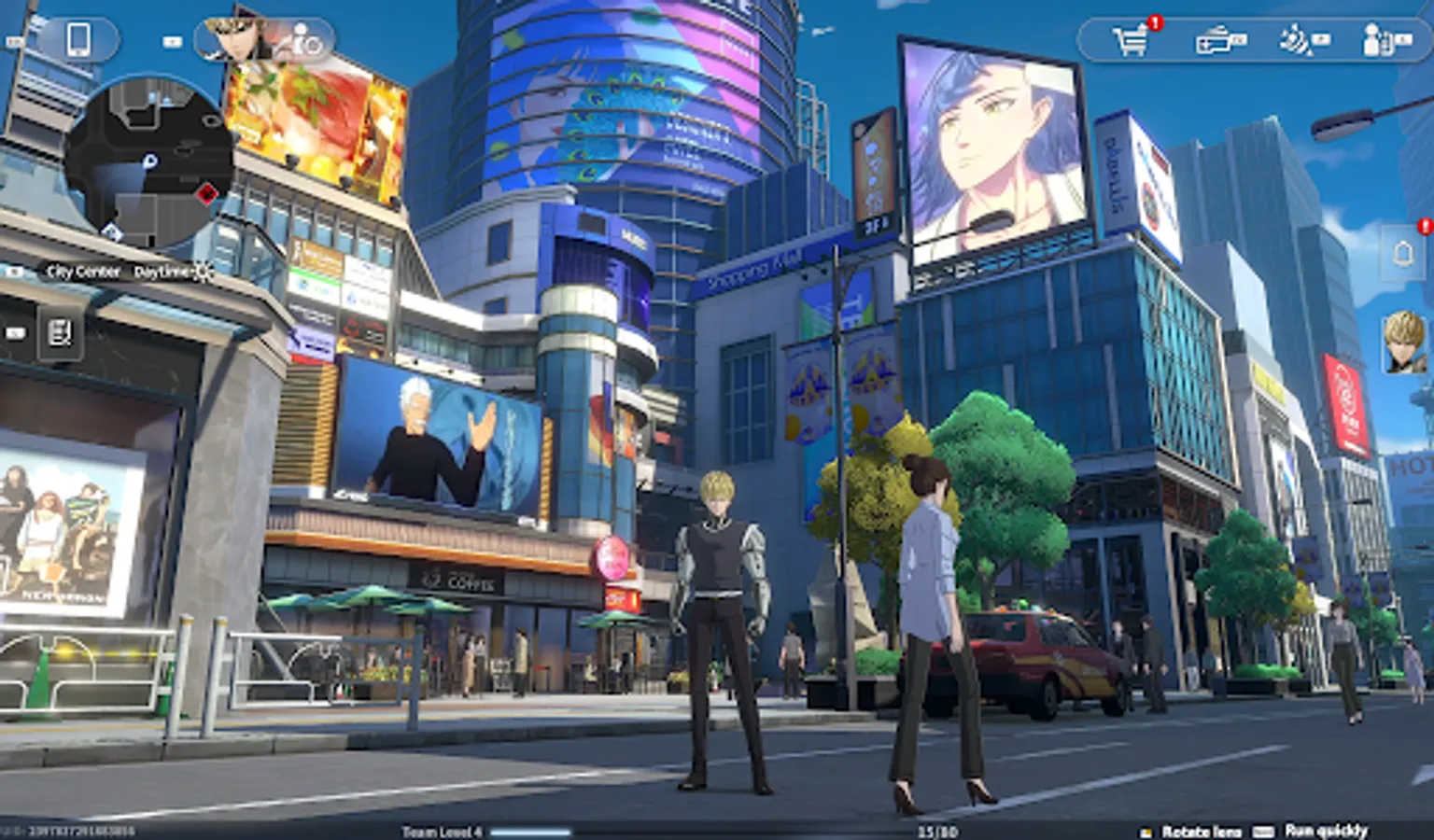
Task: Toggle the Daytime sun indicator
Action: click(x=204, y=271)
